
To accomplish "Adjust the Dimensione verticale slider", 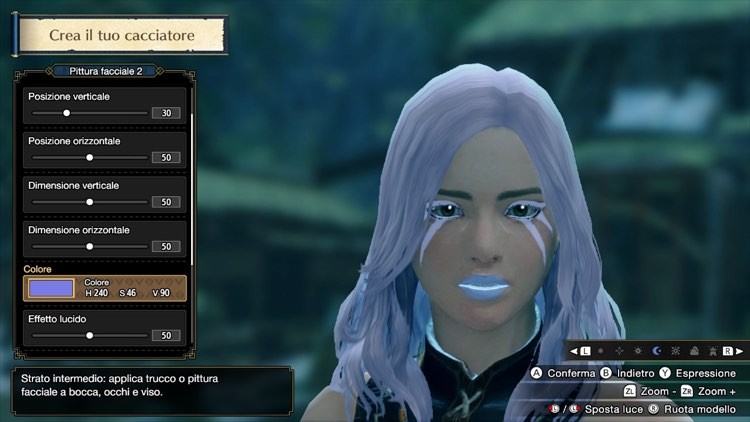I will point(89,202).
